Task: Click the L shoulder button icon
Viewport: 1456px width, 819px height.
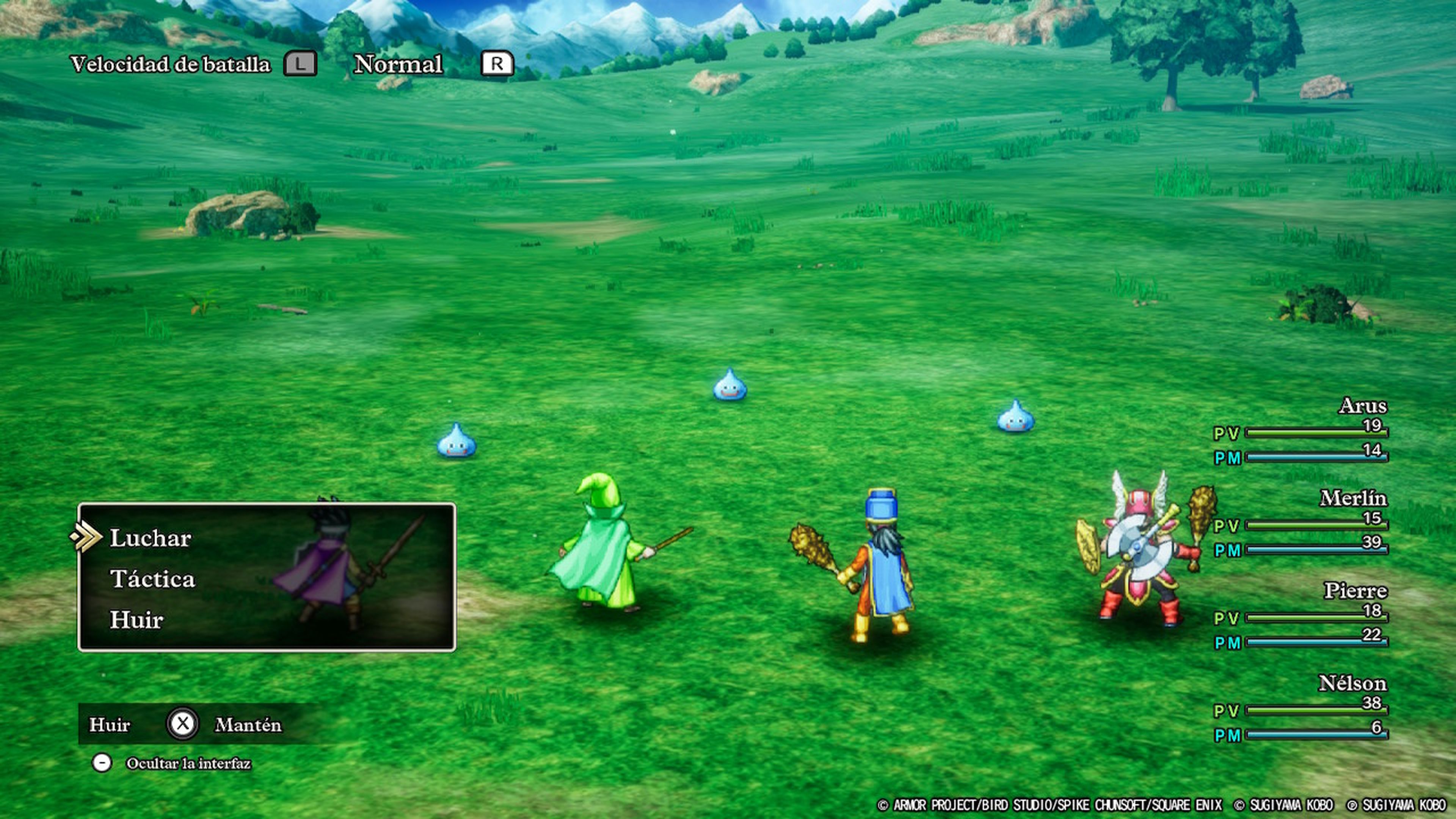Action: coord(301,64)
